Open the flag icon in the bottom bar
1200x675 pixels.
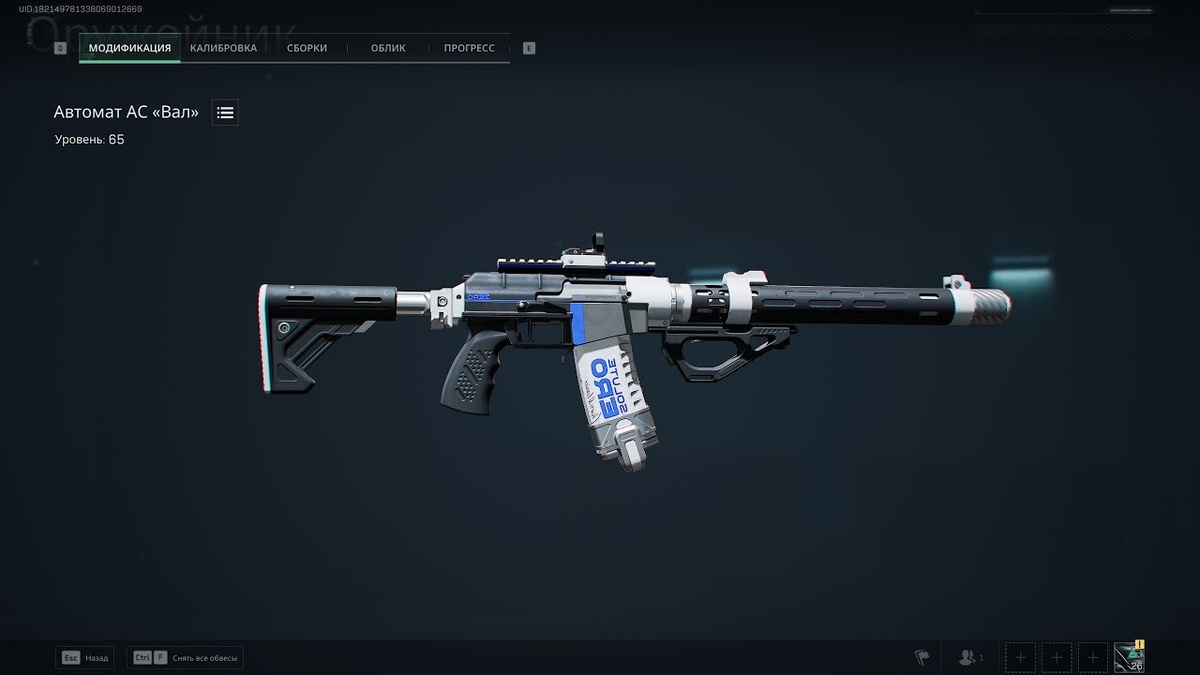coord(921,657)
